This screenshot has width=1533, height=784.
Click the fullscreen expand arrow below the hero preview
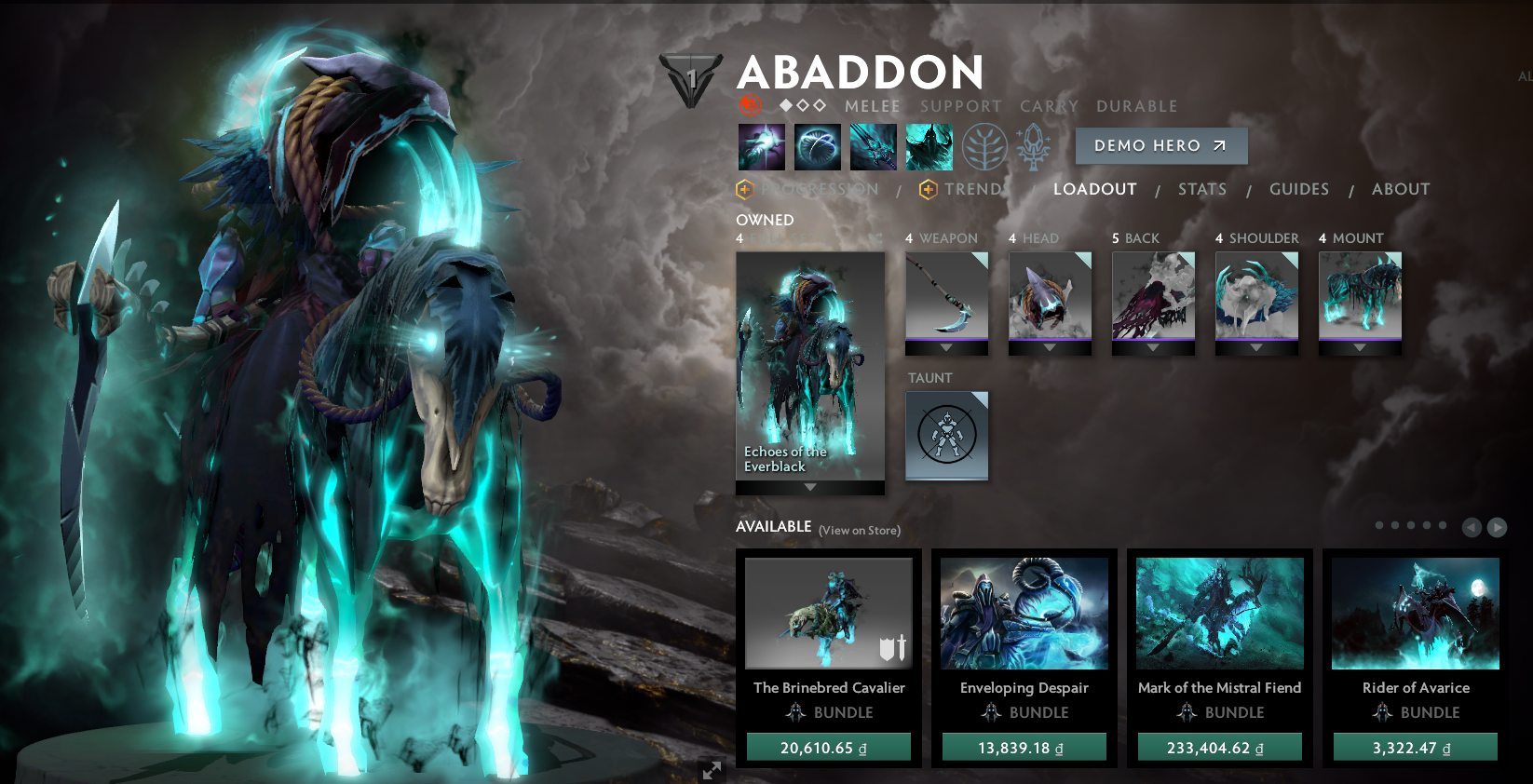click(712, 770)
